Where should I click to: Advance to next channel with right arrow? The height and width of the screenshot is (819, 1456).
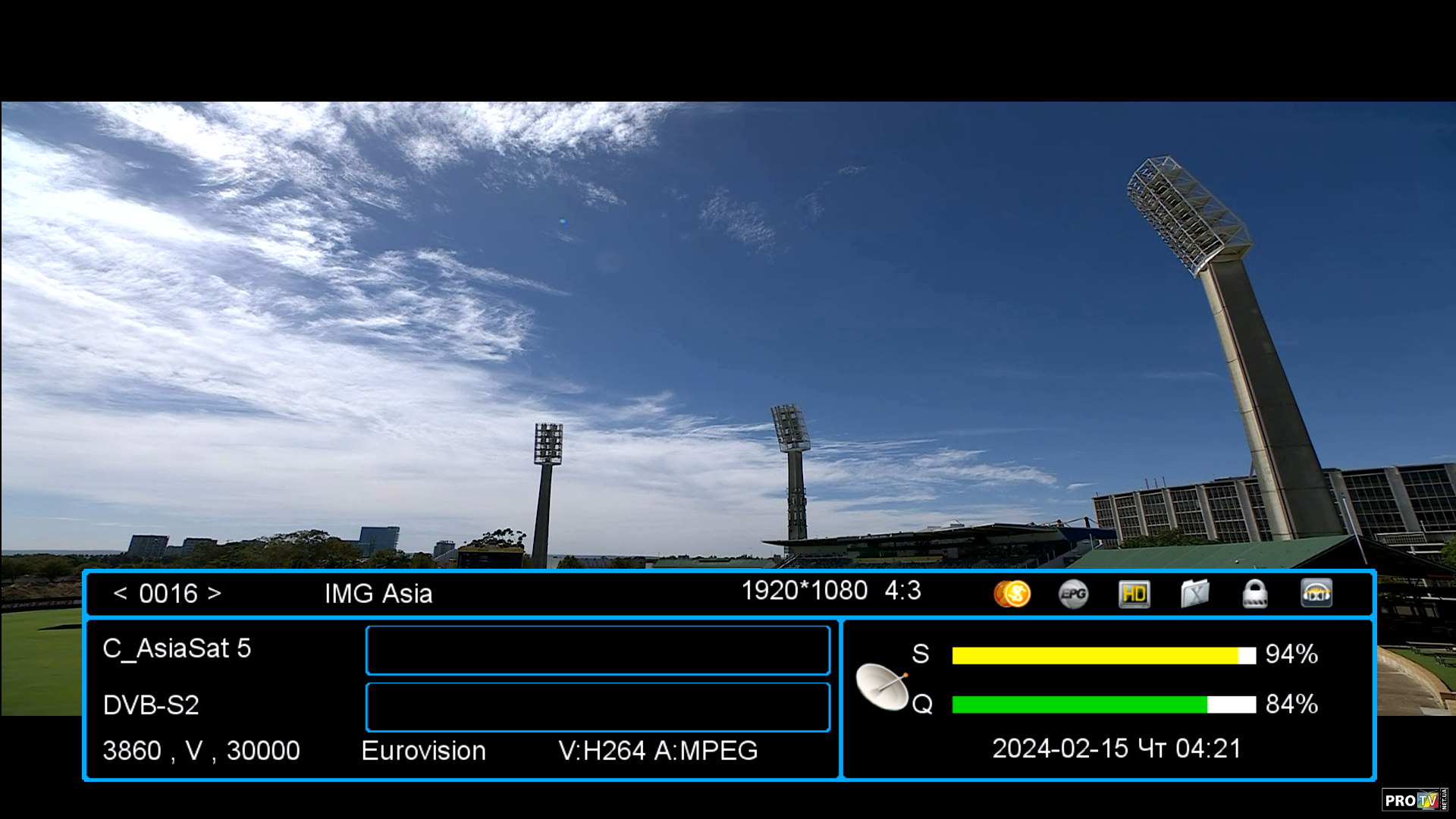coord(215,594)
